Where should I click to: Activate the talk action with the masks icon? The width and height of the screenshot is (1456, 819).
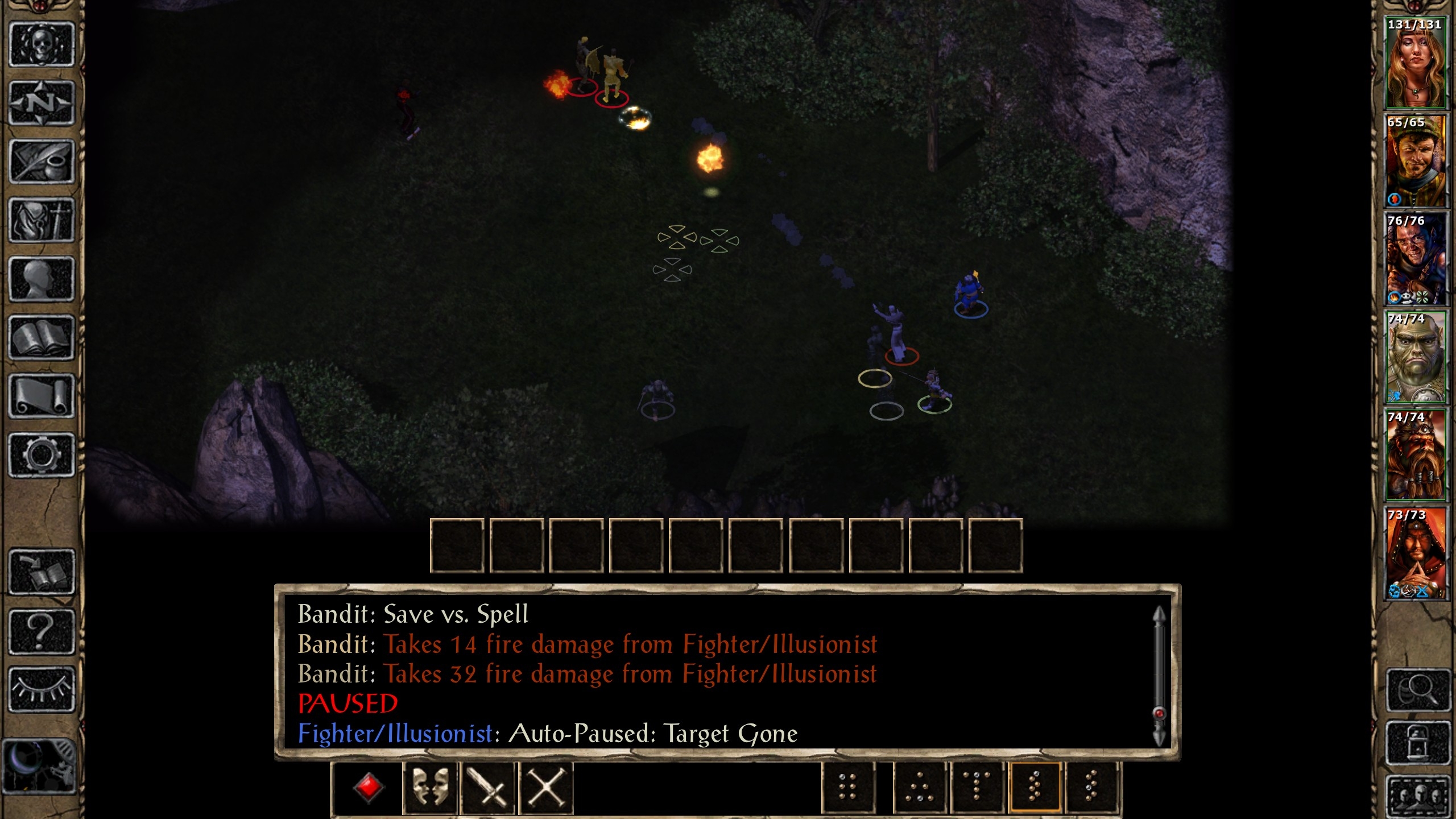pos(430,788)
